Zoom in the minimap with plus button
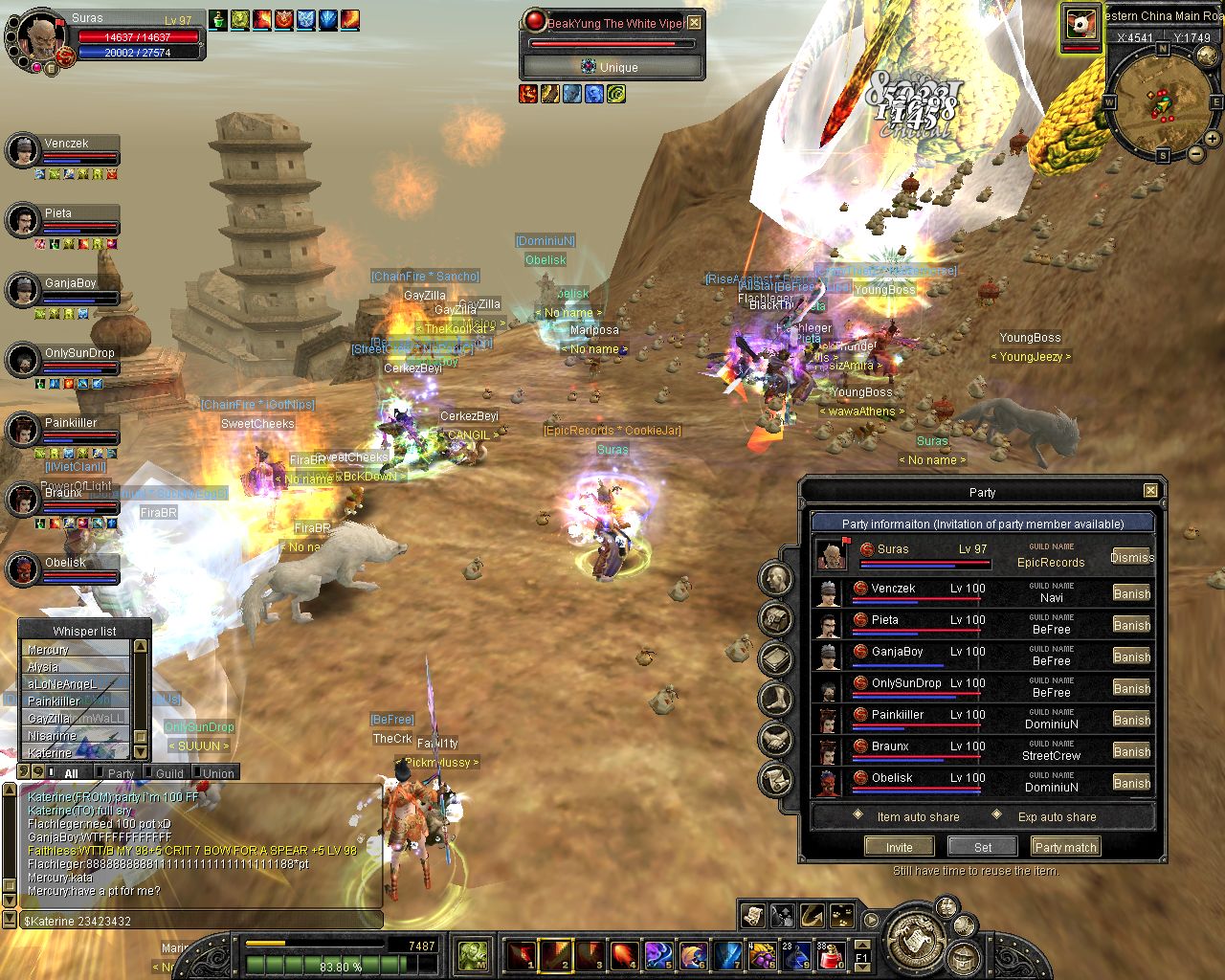 tap(1212, 139)
